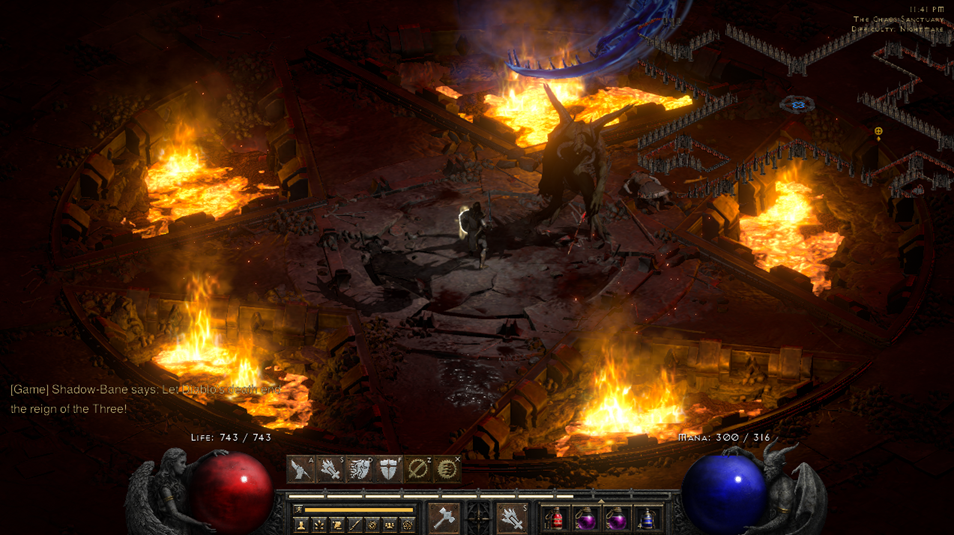
Task: Use the blue mana potion in belt
Action: pyautogui.click(x=648, y=518)
